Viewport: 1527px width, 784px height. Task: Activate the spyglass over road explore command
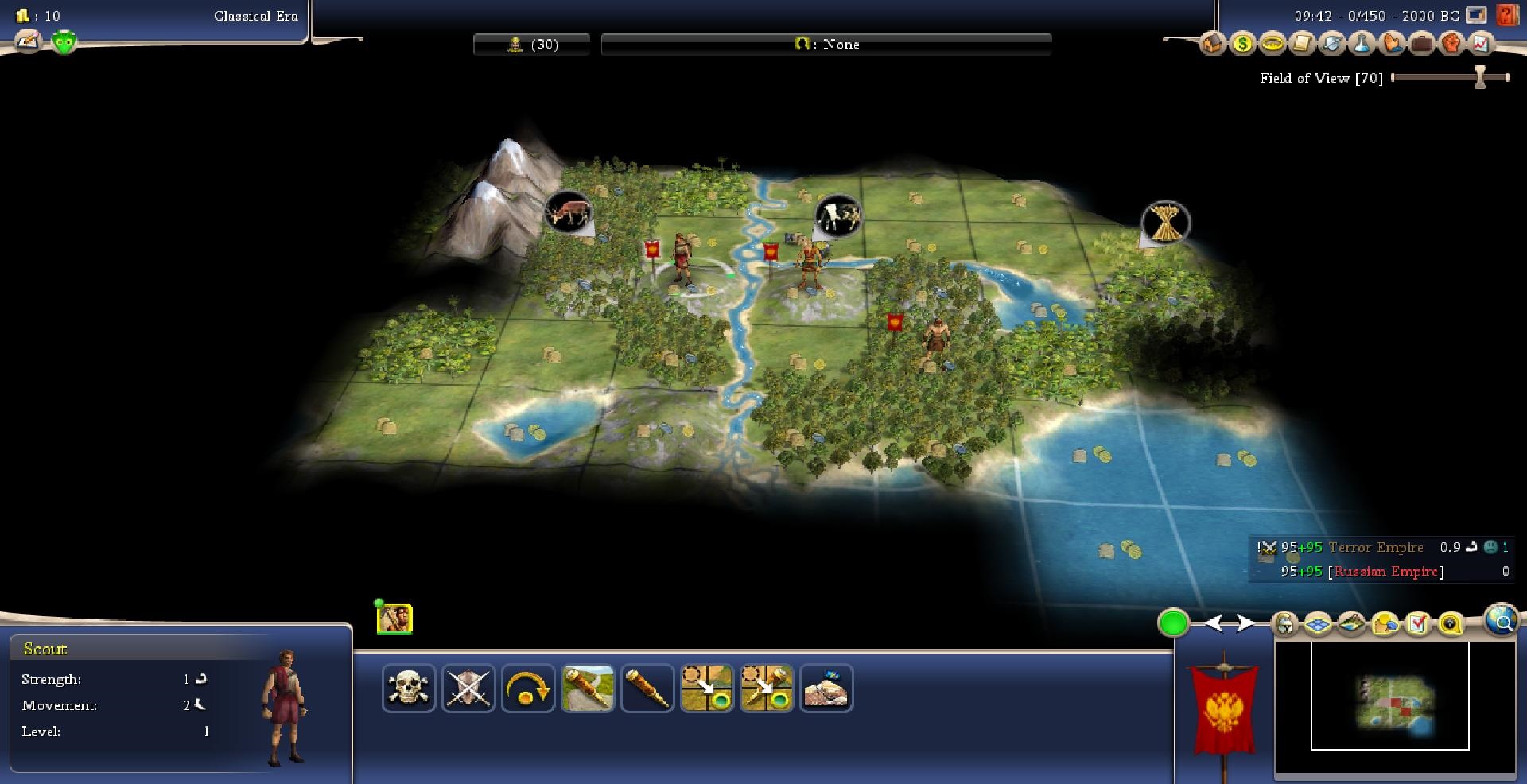coord(588,688)
